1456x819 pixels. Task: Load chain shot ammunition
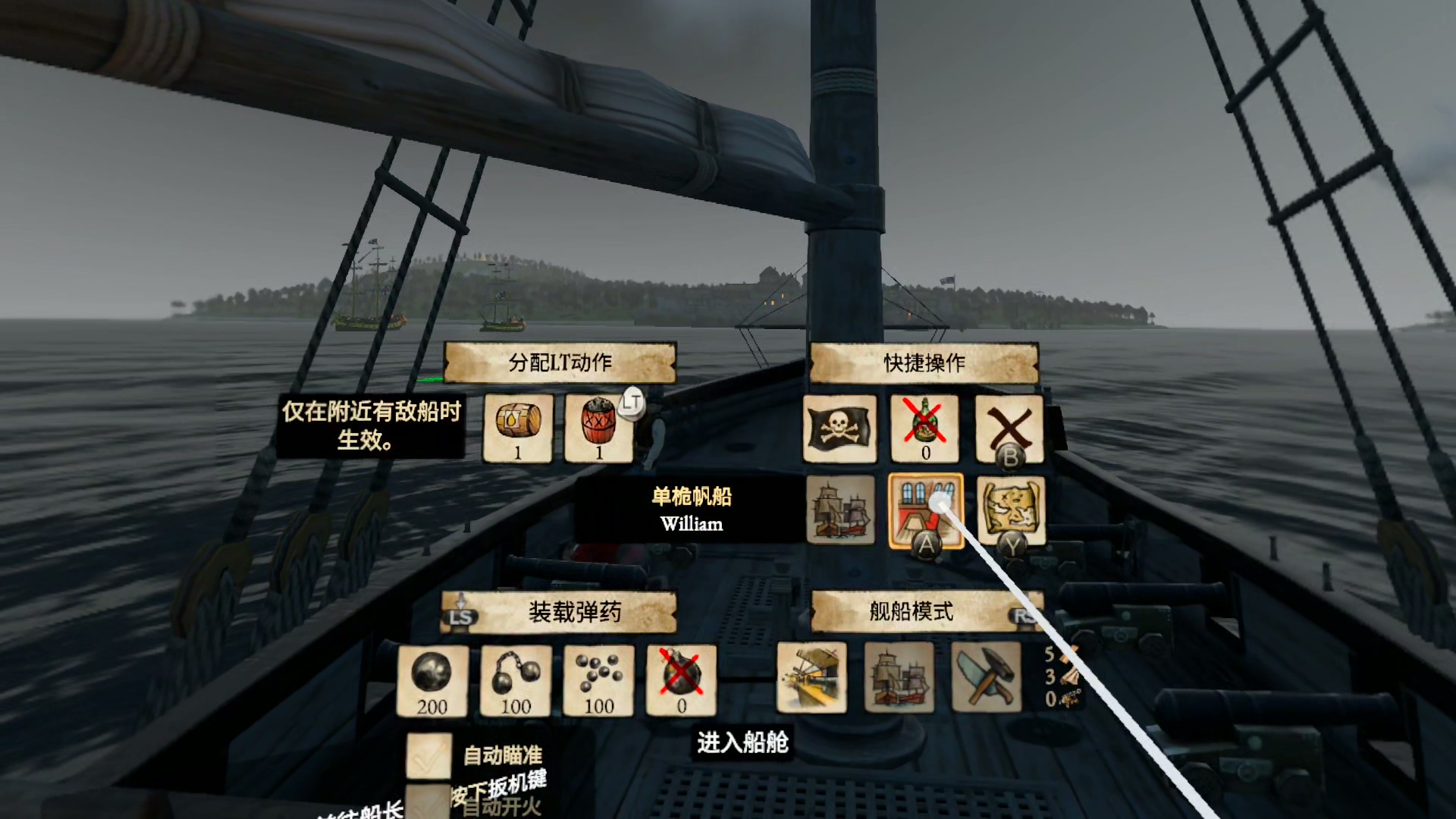(x=516, y=680)
